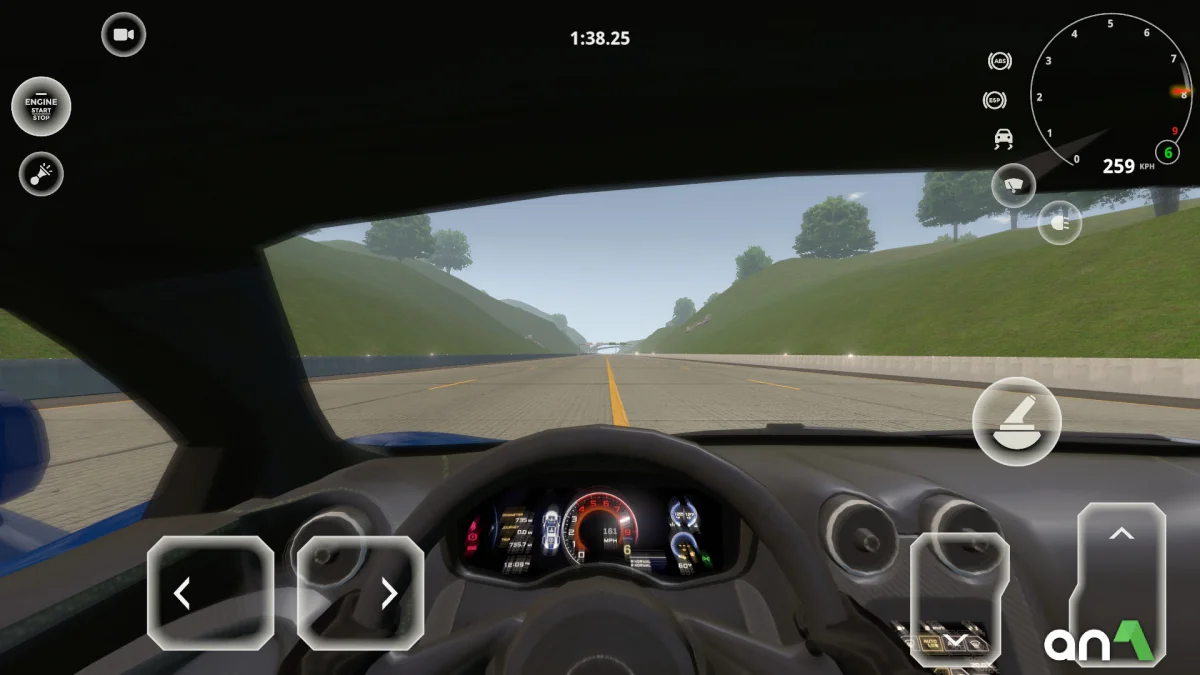The width and height of the screenshot is (1200, 675).
Task: Toggle the flashlight icon button
Action: [41, 174]
